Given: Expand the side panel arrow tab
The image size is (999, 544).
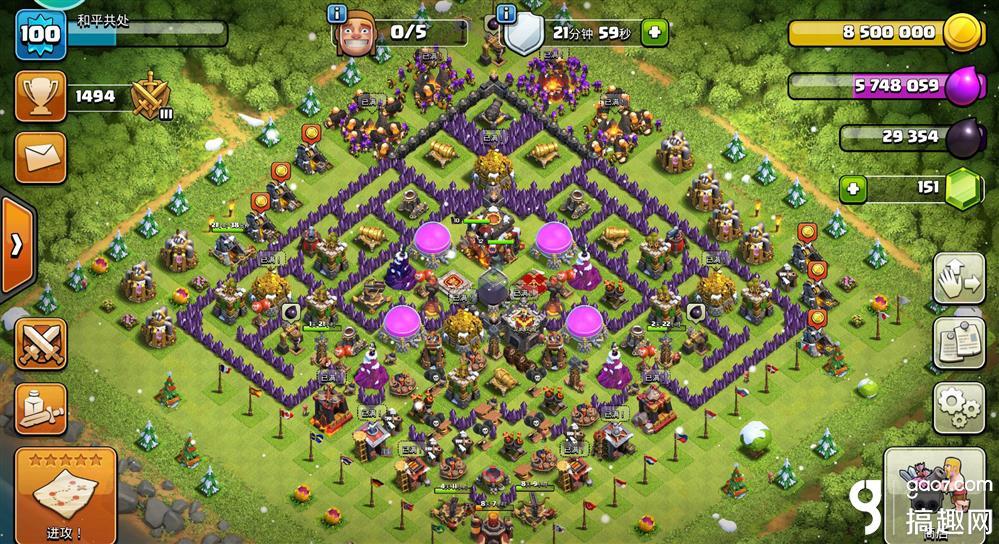Looking at the screenshot, I should [18, 246].
